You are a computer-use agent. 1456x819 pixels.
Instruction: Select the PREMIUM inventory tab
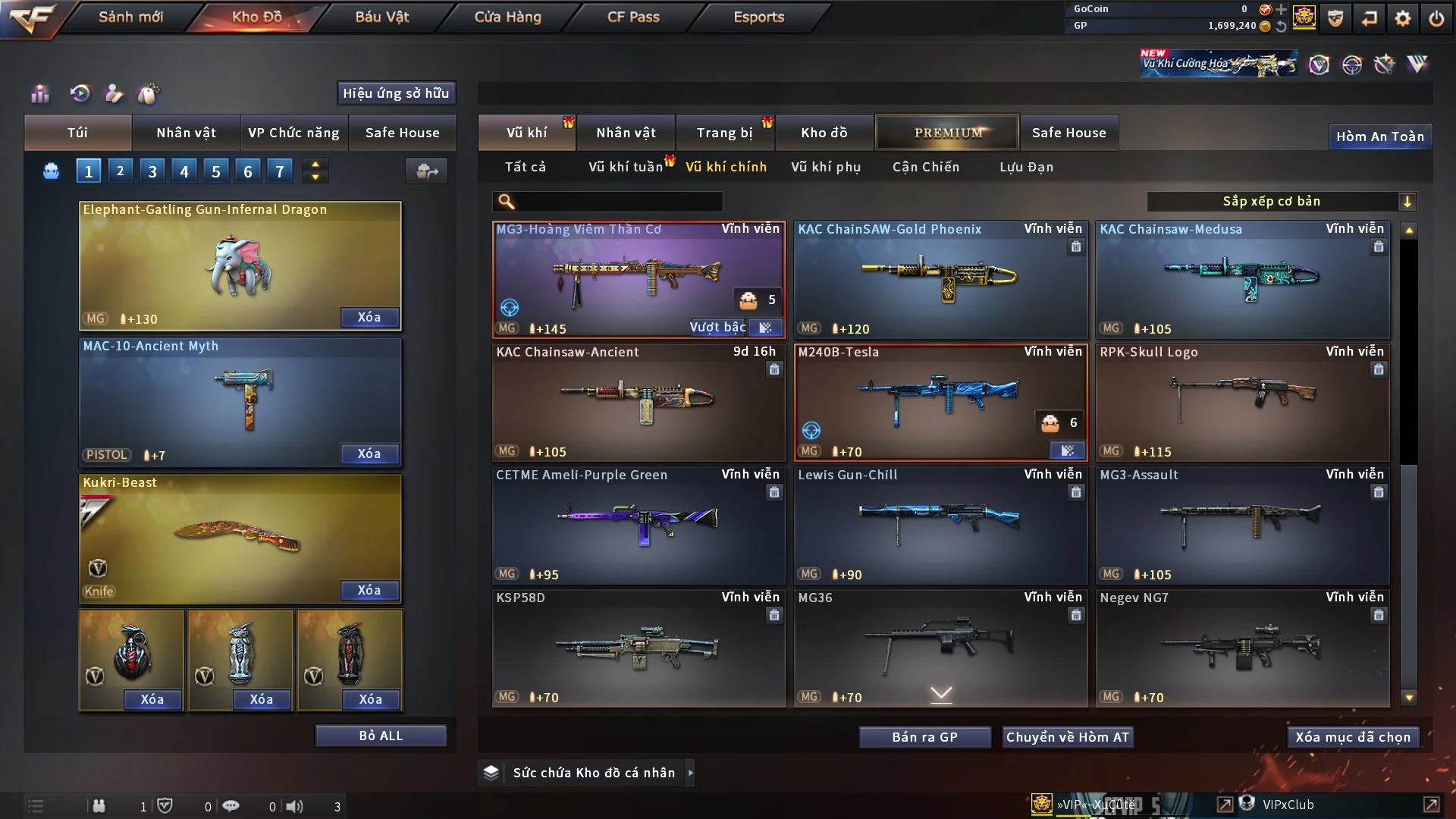tap(948, 133)
